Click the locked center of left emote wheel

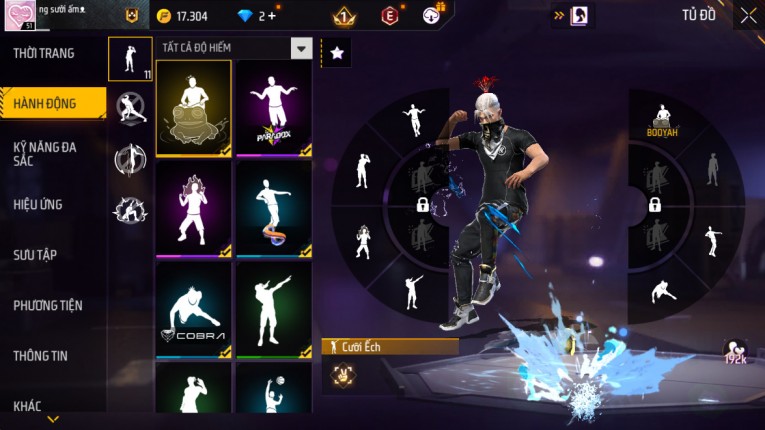[423, 205]
